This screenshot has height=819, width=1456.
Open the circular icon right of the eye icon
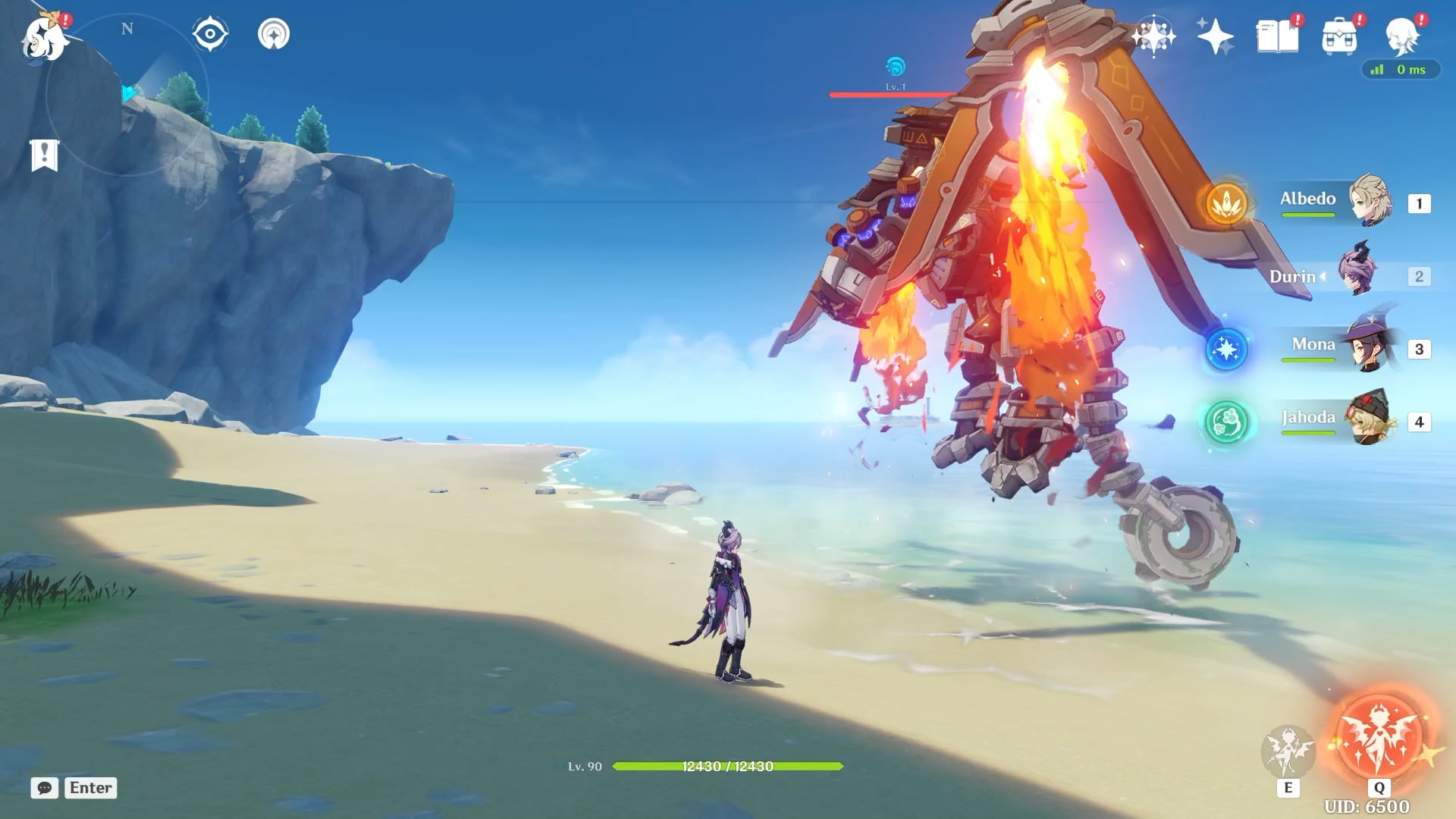pyautogui.click(x=274, y=34)
